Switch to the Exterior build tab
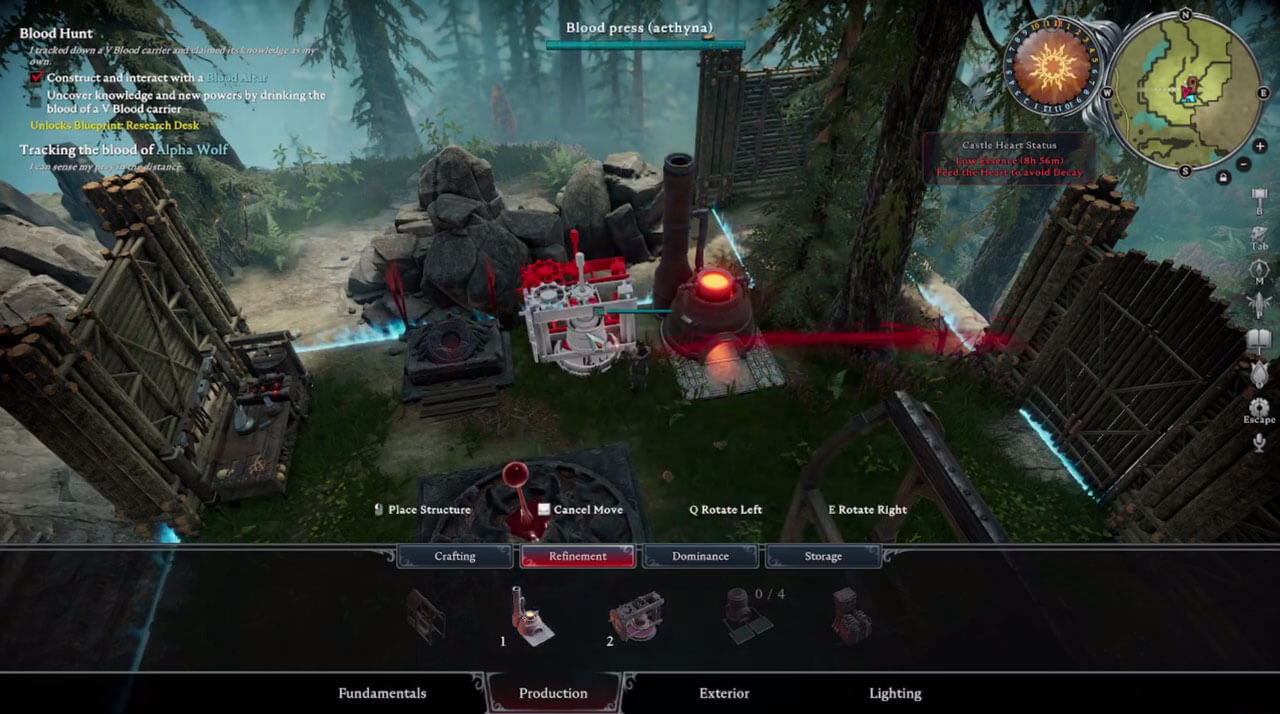The height and width of the screenshot is (714, 1280). 724,693
